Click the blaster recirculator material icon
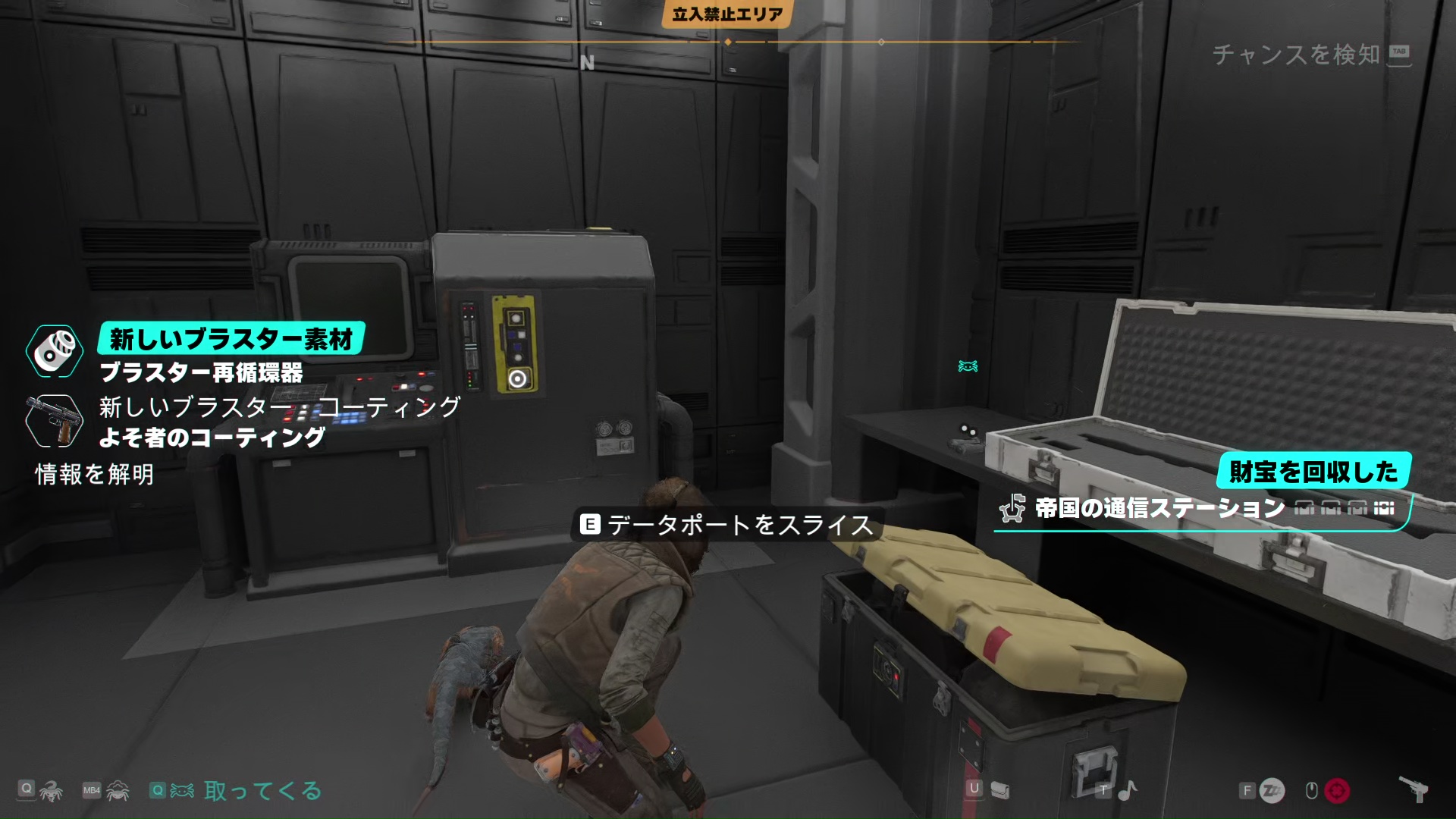This screenshot has height=819, width=1456. 55,351
